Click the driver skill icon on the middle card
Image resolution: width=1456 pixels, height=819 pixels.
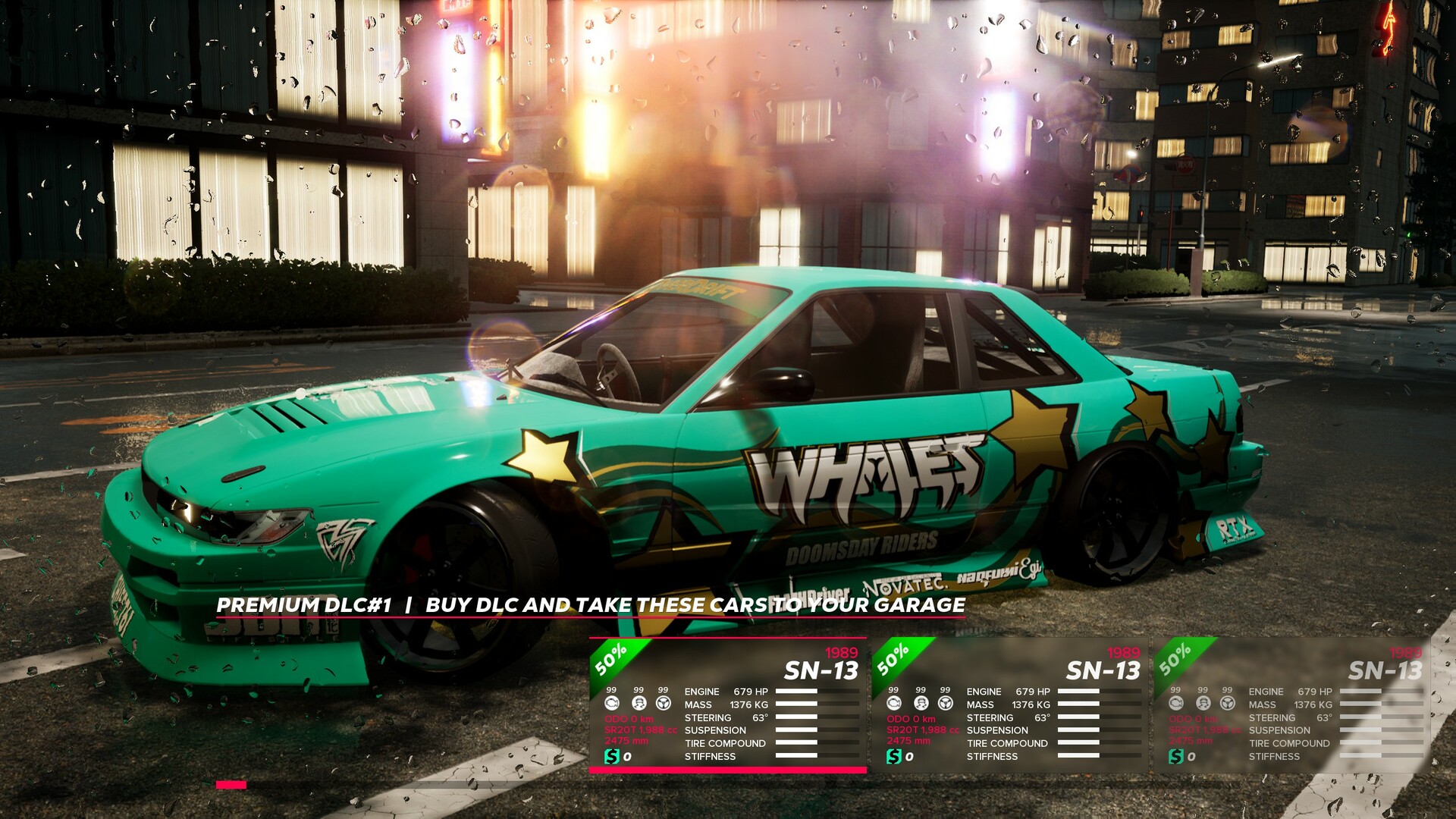pyautogui.click(x=921, y=704)
